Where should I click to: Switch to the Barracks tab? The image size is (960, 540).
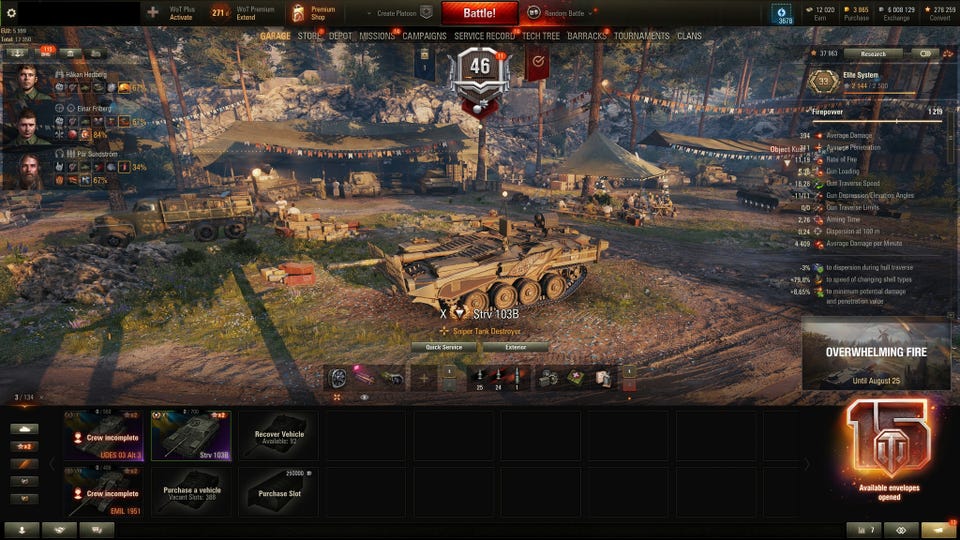click(x=587, y=36)
